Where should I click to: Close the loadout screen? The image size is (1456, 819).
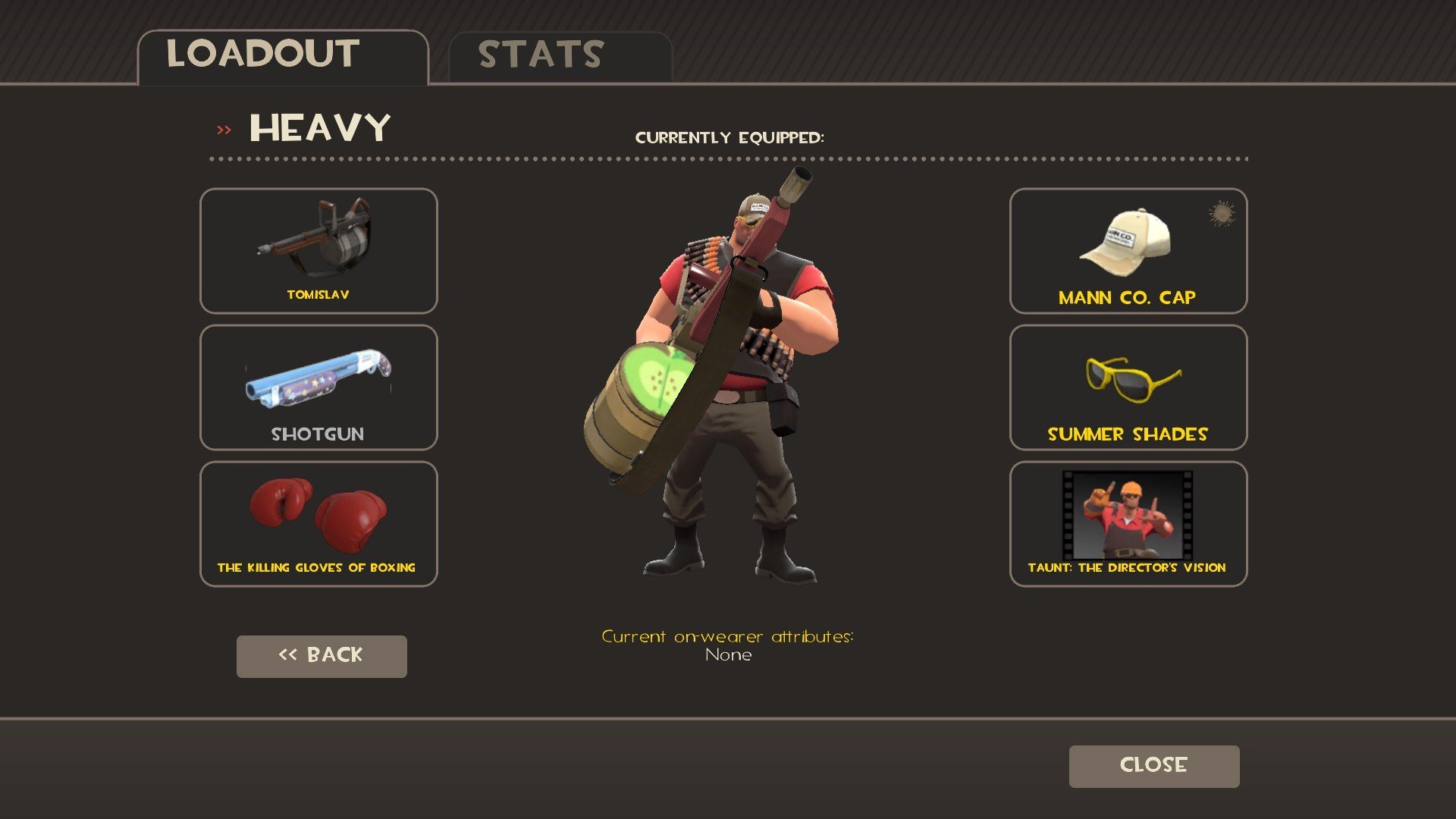pyautogui.click(x=1153, y=766)
